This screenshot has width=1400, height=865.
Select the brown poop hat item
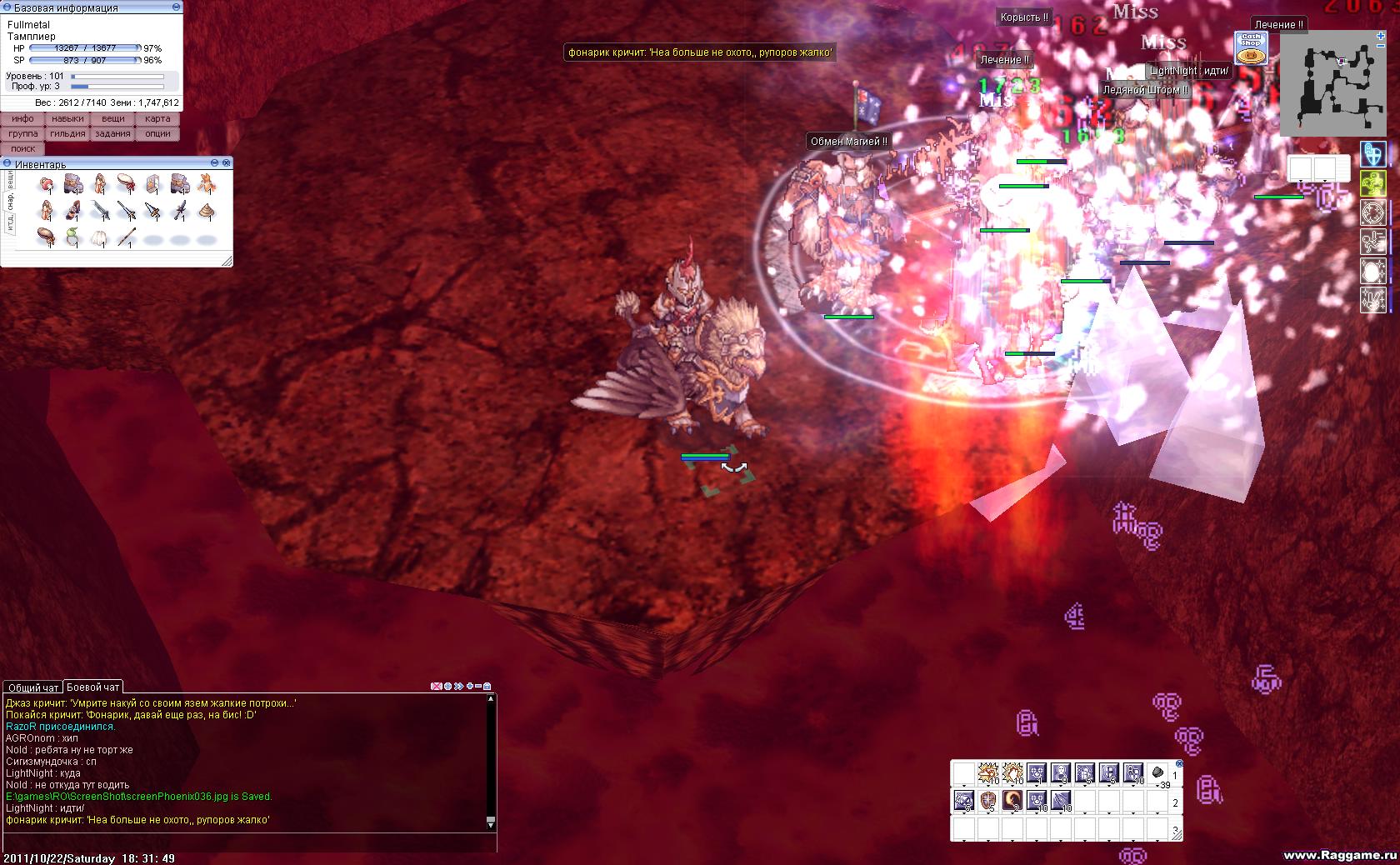click(x=206, y=211)
